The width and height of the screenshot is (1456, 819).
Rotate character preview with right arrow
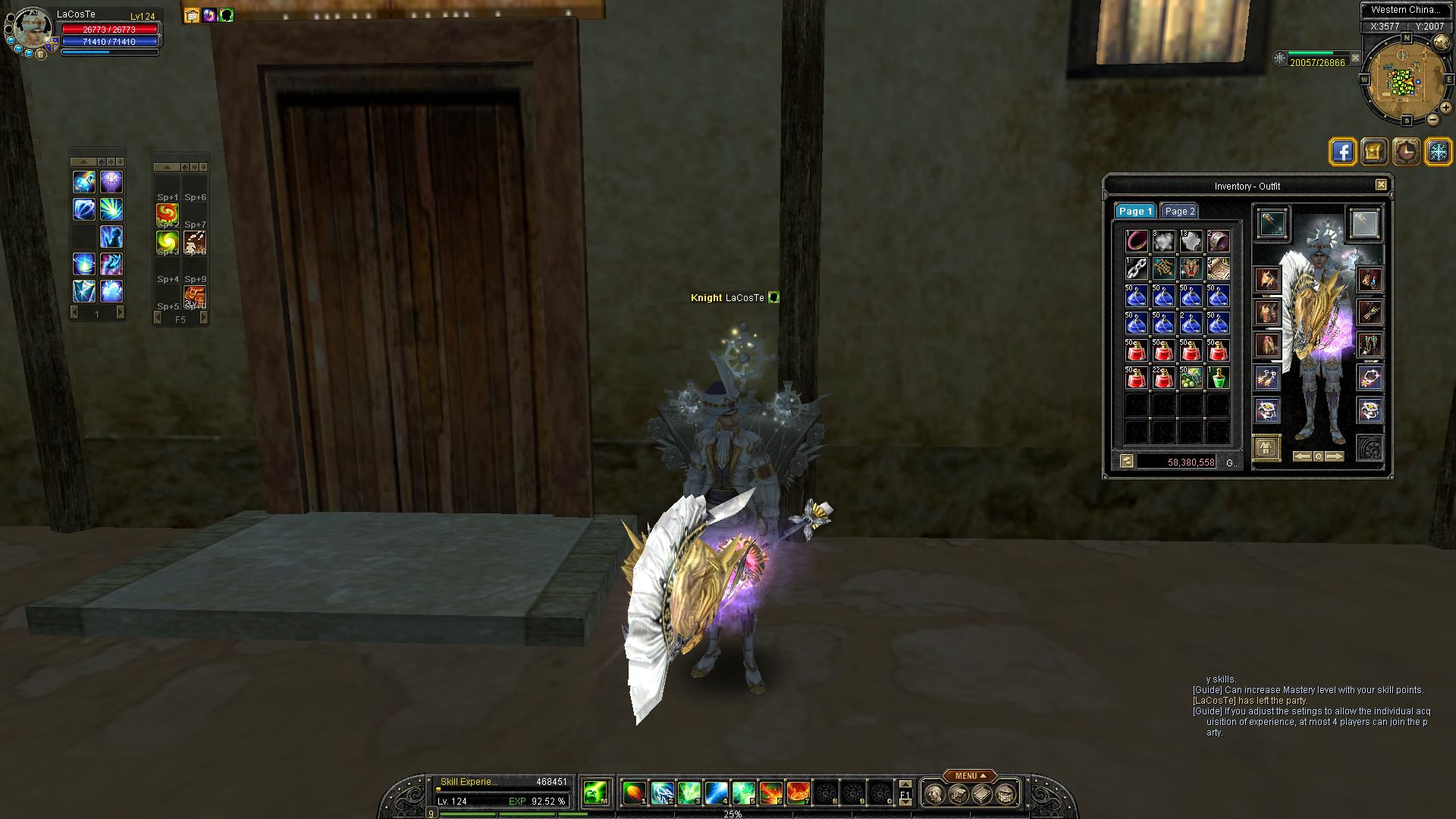1335,457
